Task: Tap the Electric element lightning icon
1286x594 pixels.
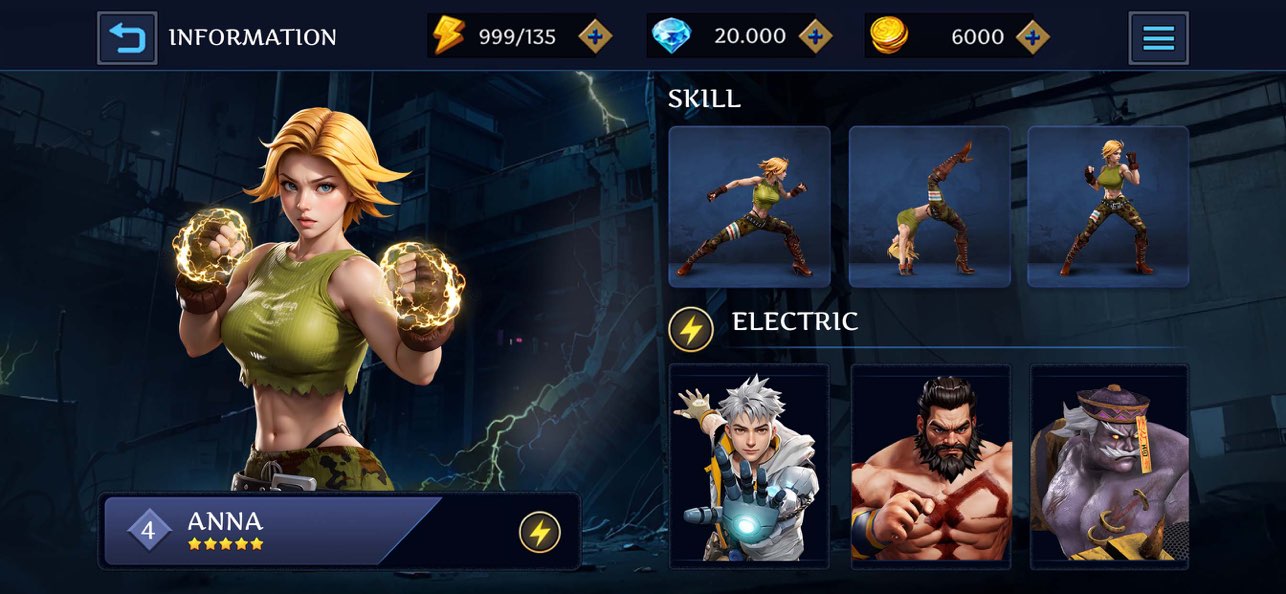Action: 690,329
